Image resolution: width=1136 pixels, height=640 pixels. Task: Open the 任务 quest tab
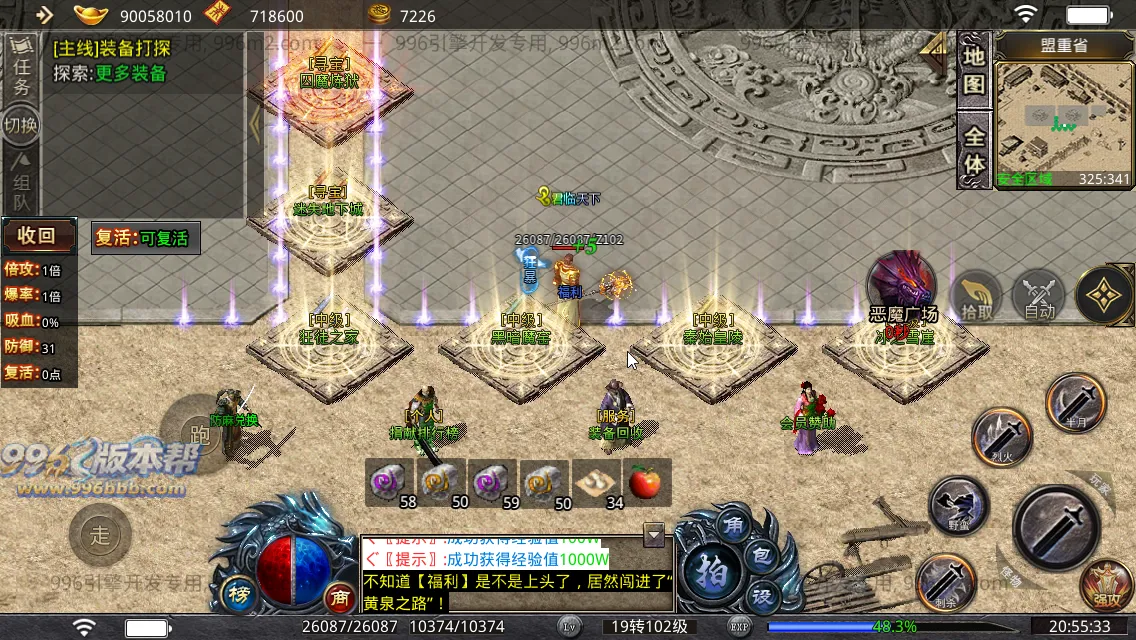[20, 70]
